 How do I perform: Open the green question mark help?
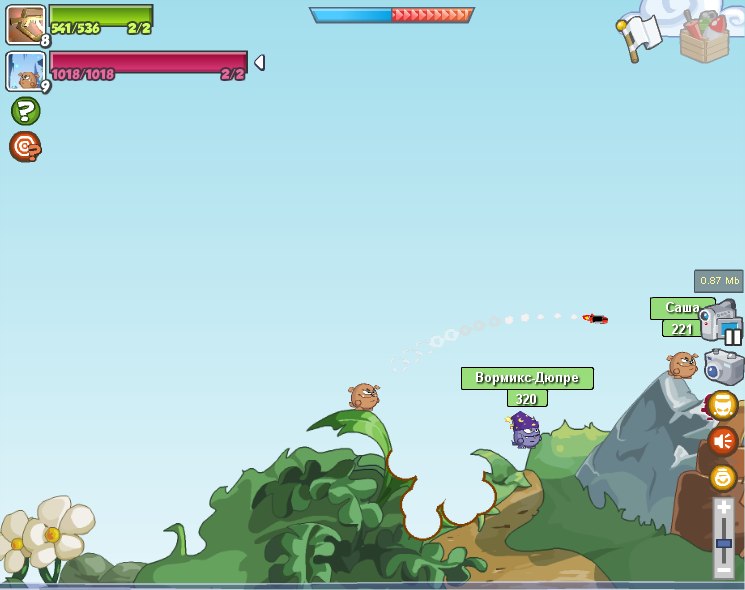coord(25,111)
